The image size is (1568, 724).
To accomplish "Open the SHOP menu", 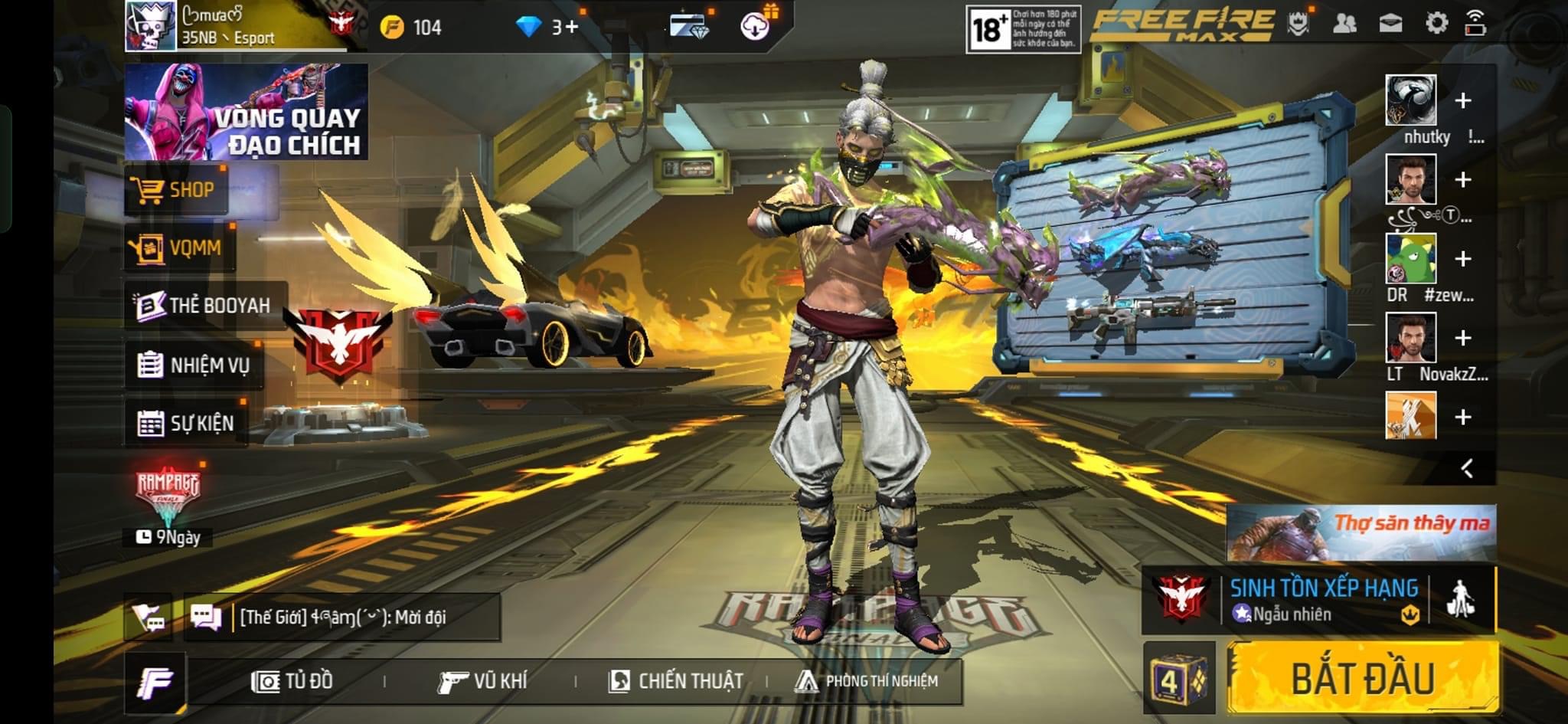I will pyautogui.click(x=176, y=190).
